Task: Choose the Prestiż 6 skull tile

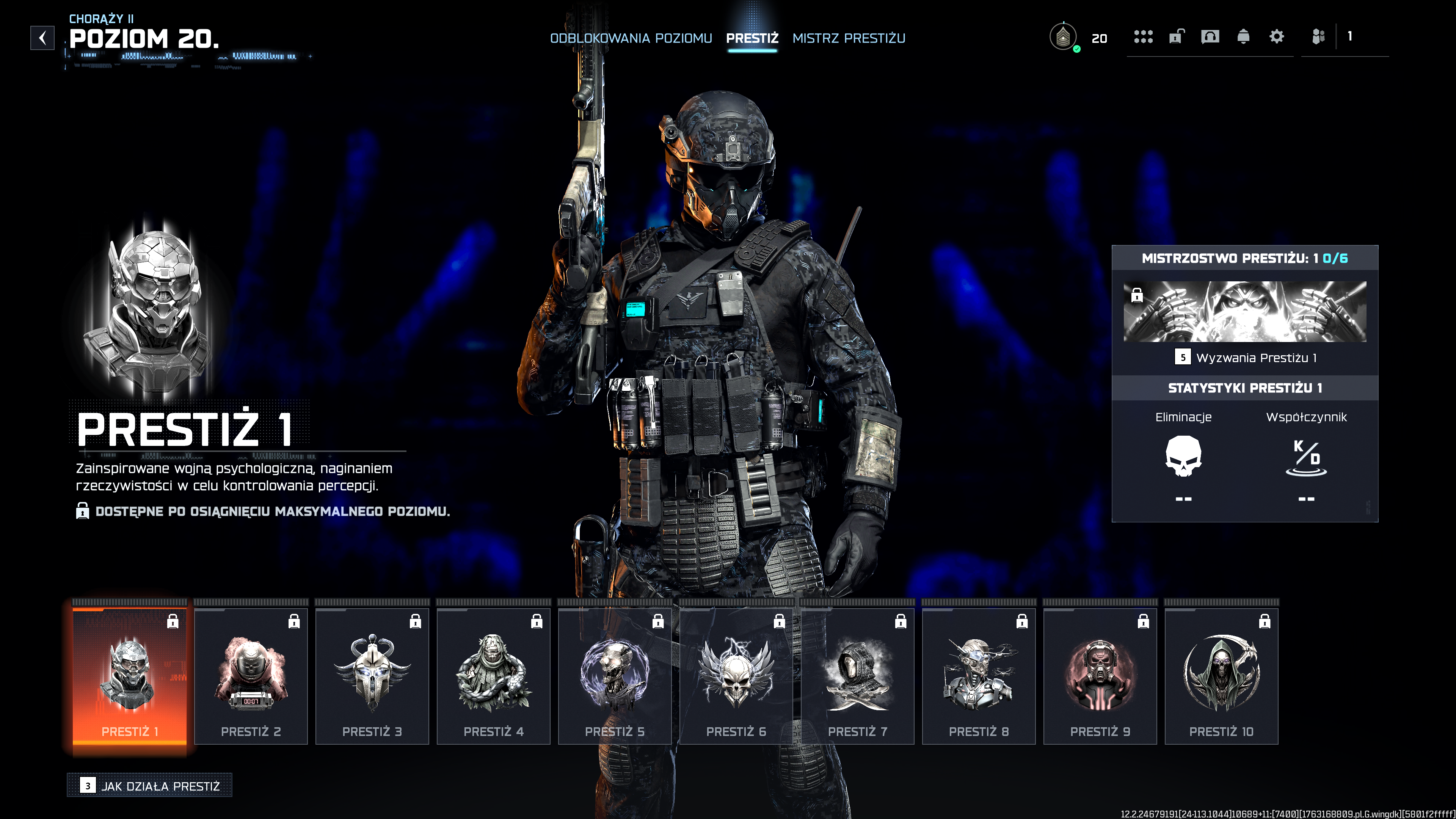Action: (x=736, y=676)
